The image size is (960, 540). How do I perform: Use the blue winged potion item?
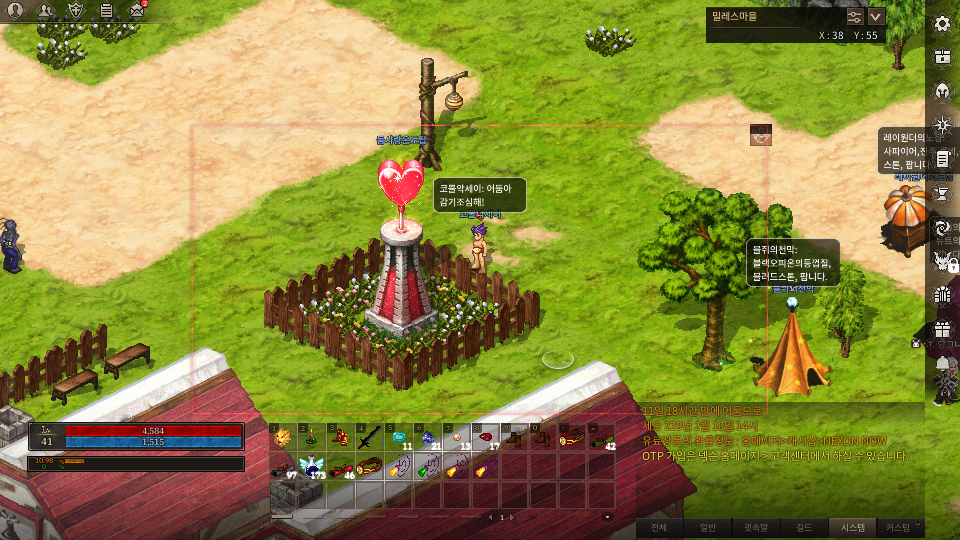312,466
